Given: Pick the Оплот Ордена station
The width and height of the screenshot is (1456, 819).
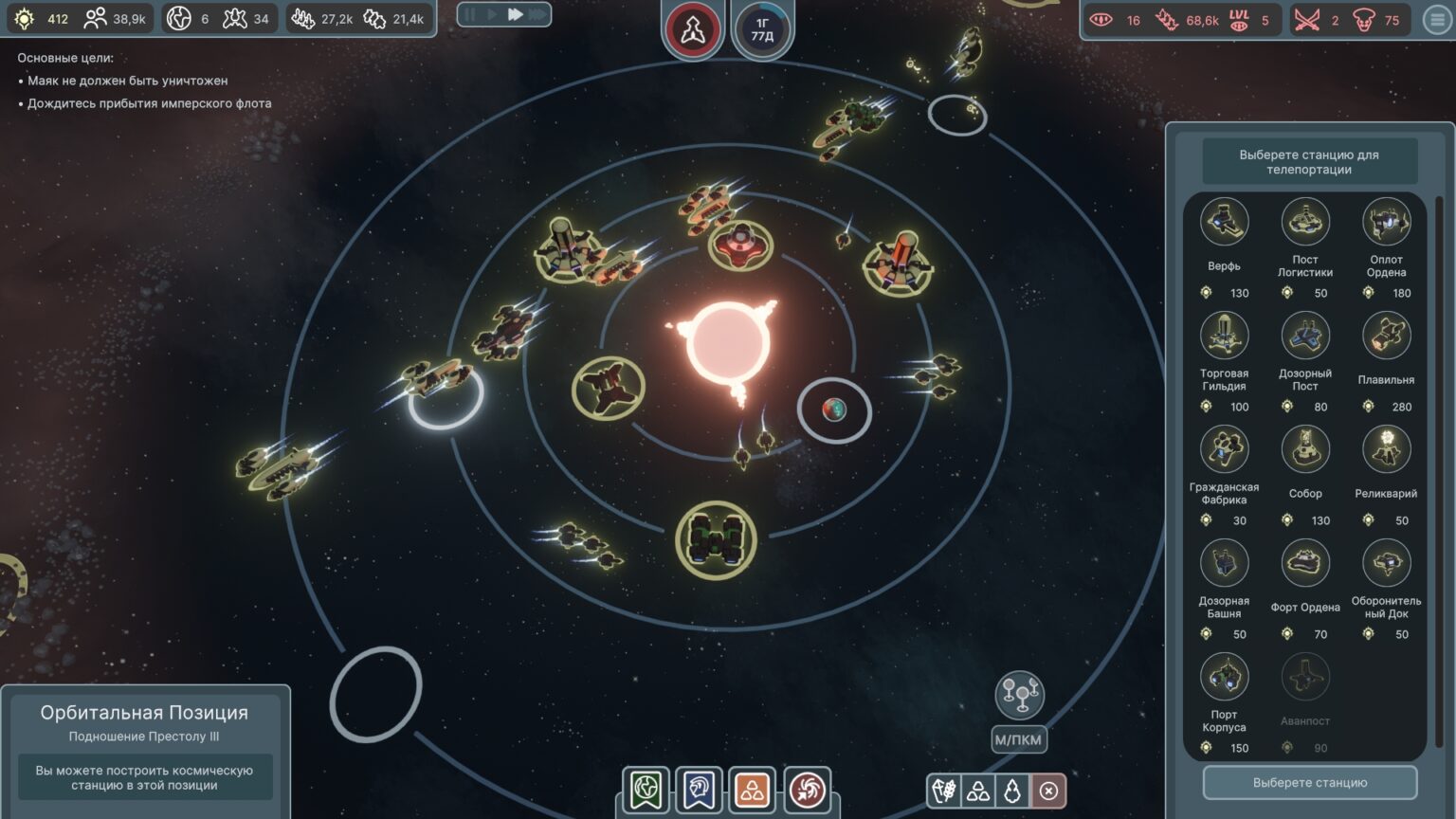Looking at the screenshot, I should (x=1386, y=223).
